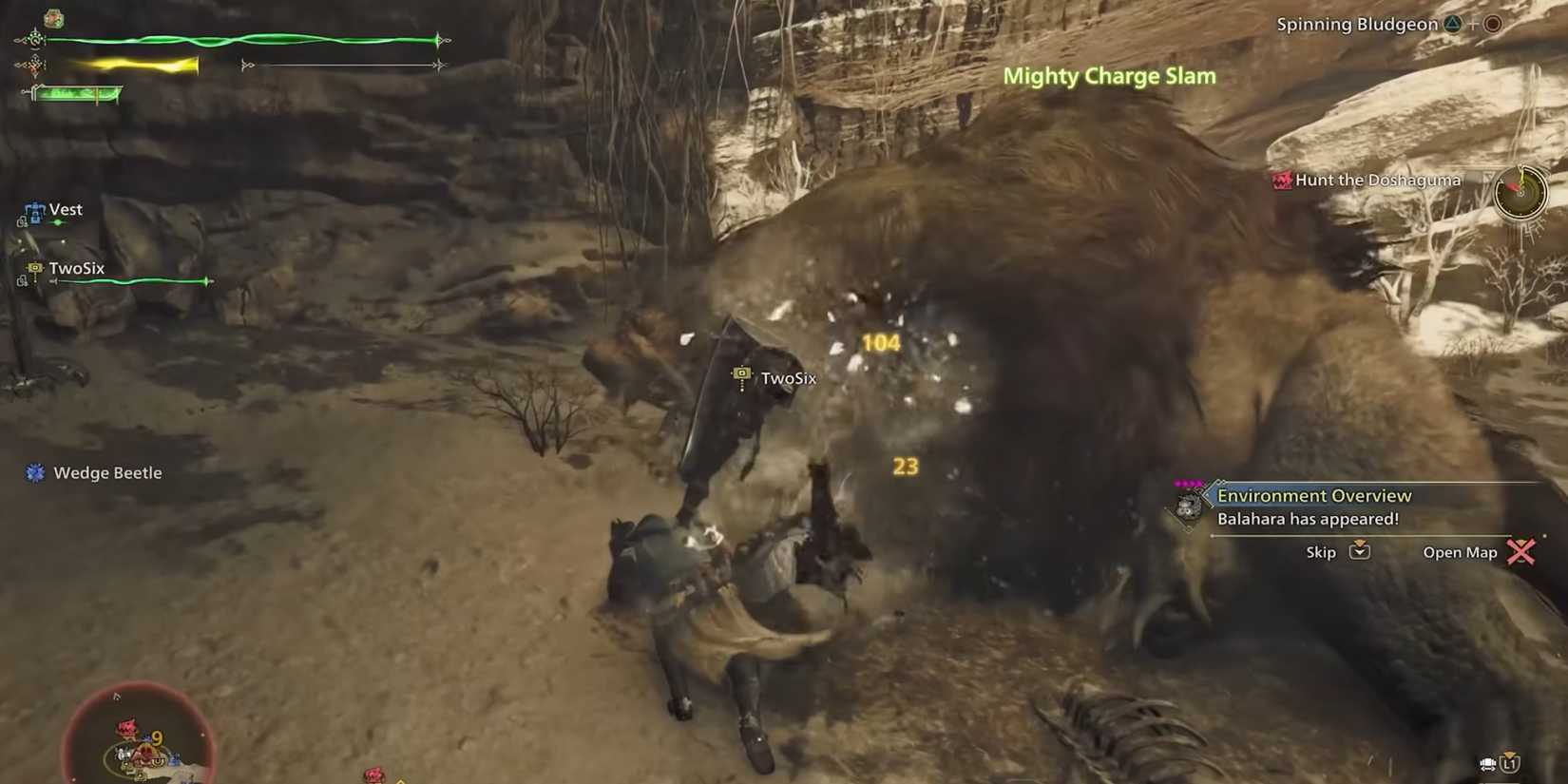Click the radar compass in the top right
The image size is (1568, 784).
(1520, 192)
